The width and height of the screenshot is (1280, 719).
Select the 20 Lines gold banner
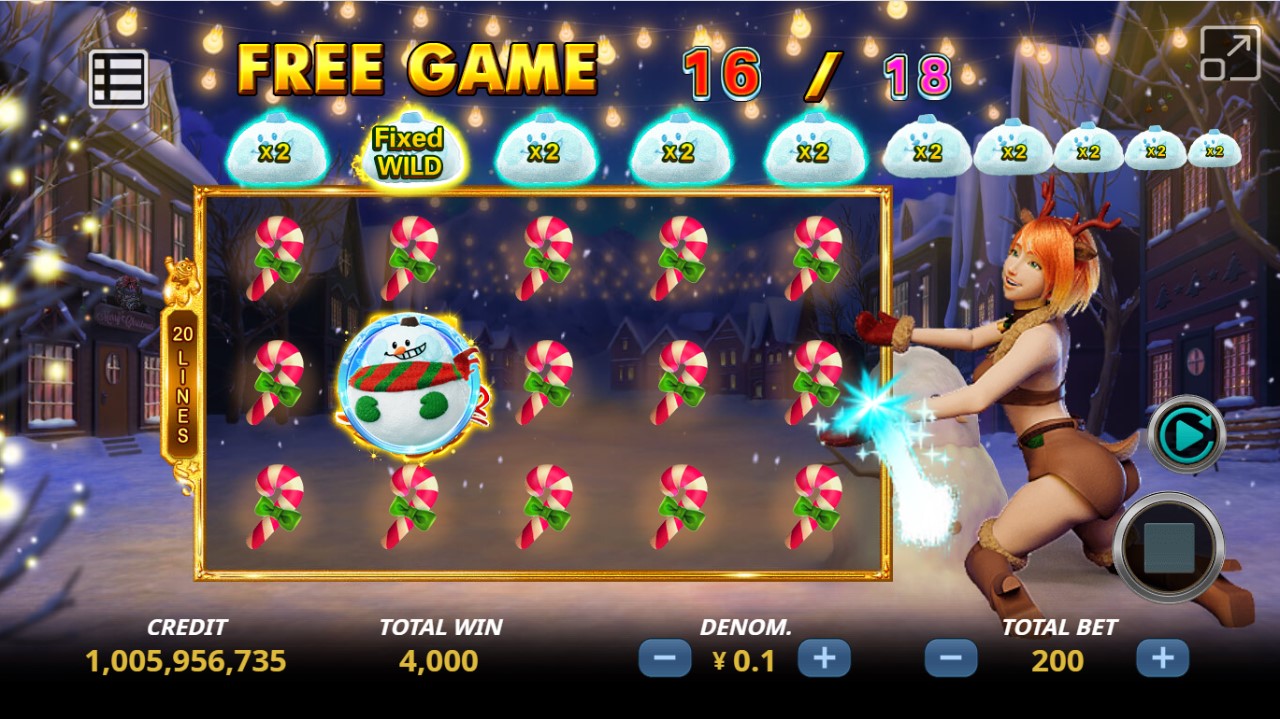pyautogui.click(x=182, y=380)
